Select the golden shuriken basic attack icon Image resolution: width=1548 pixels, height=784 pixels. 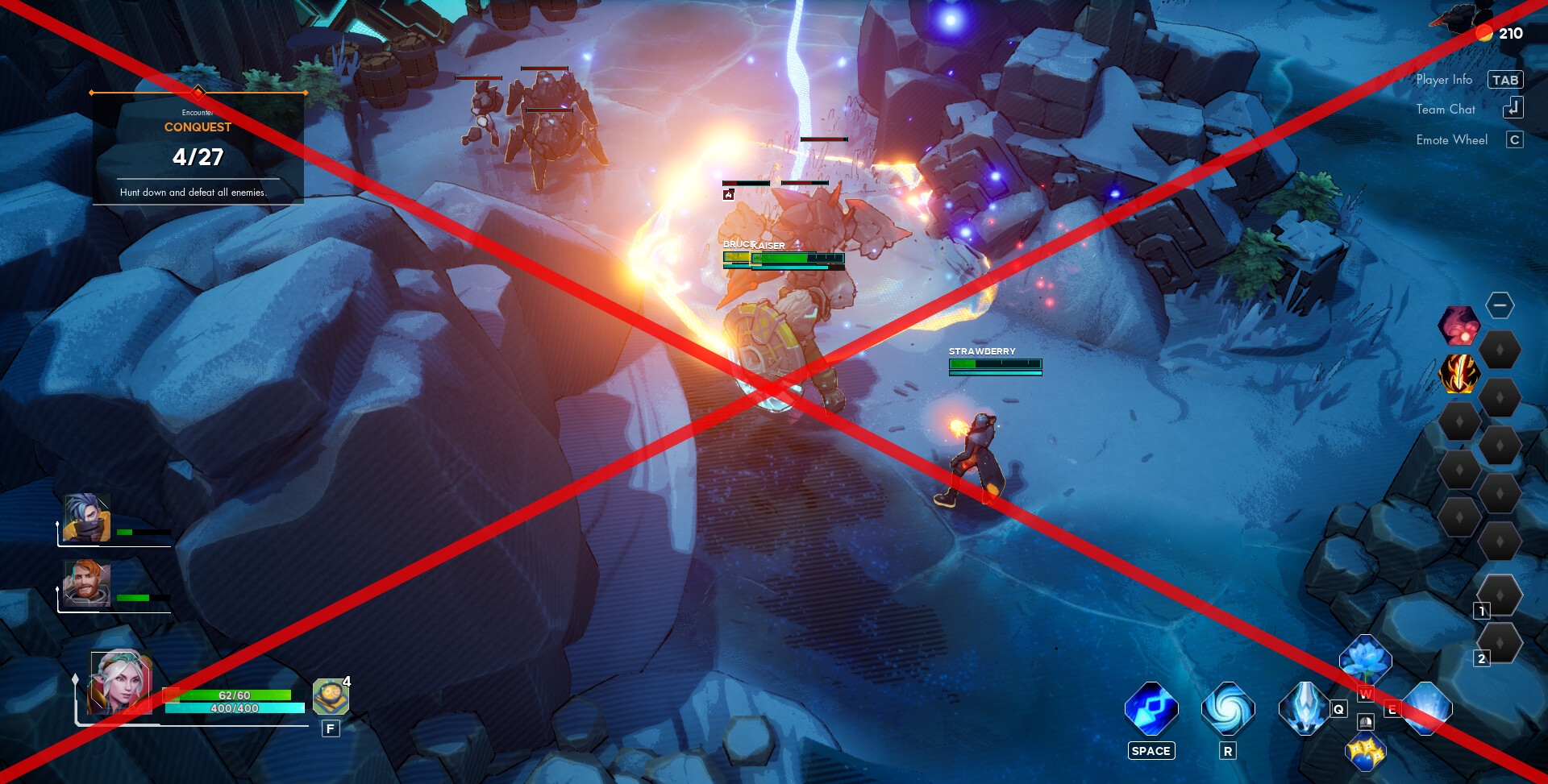[1366, 755]
